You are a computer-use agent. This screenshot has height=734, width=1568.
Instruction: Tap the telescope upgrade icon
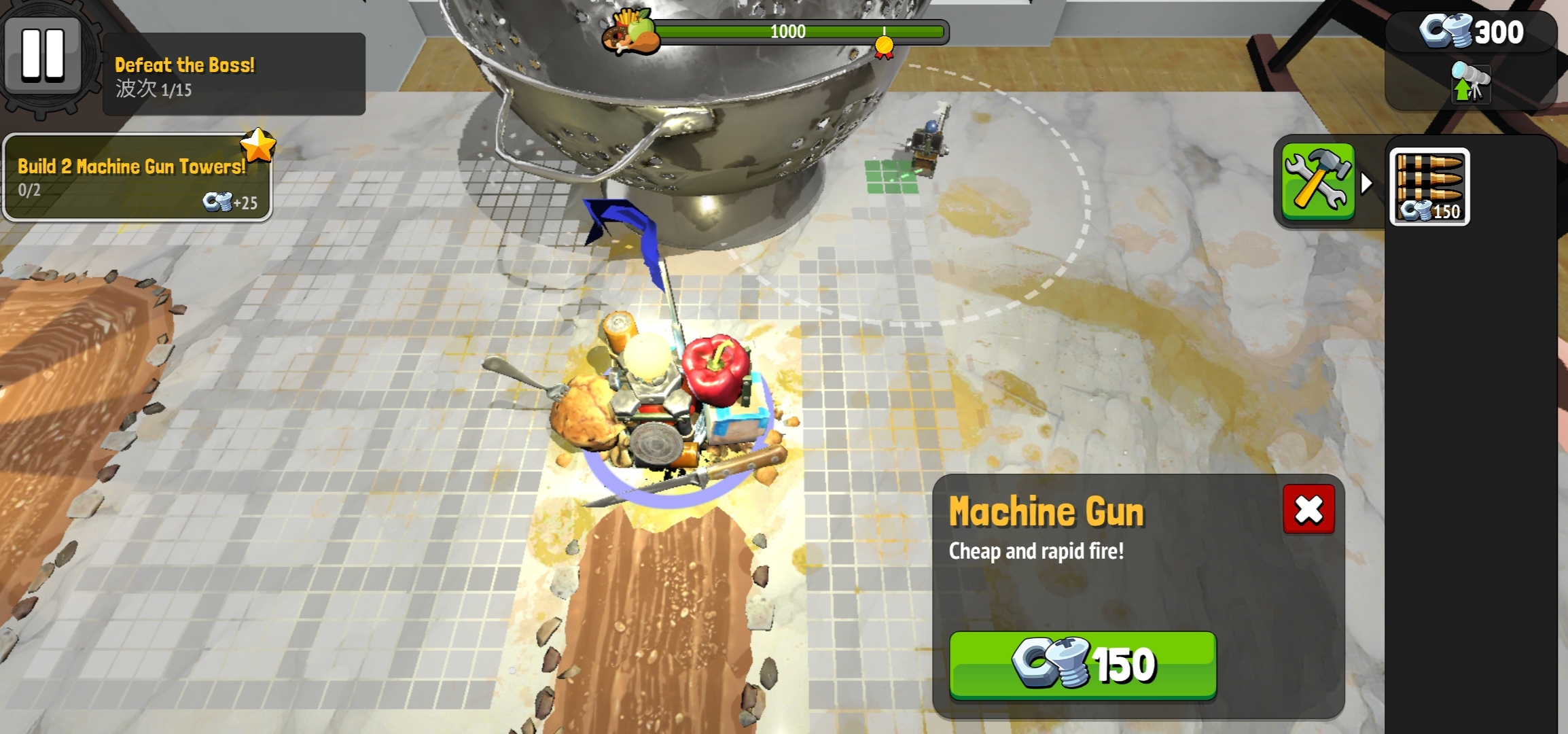point(1470,84)
